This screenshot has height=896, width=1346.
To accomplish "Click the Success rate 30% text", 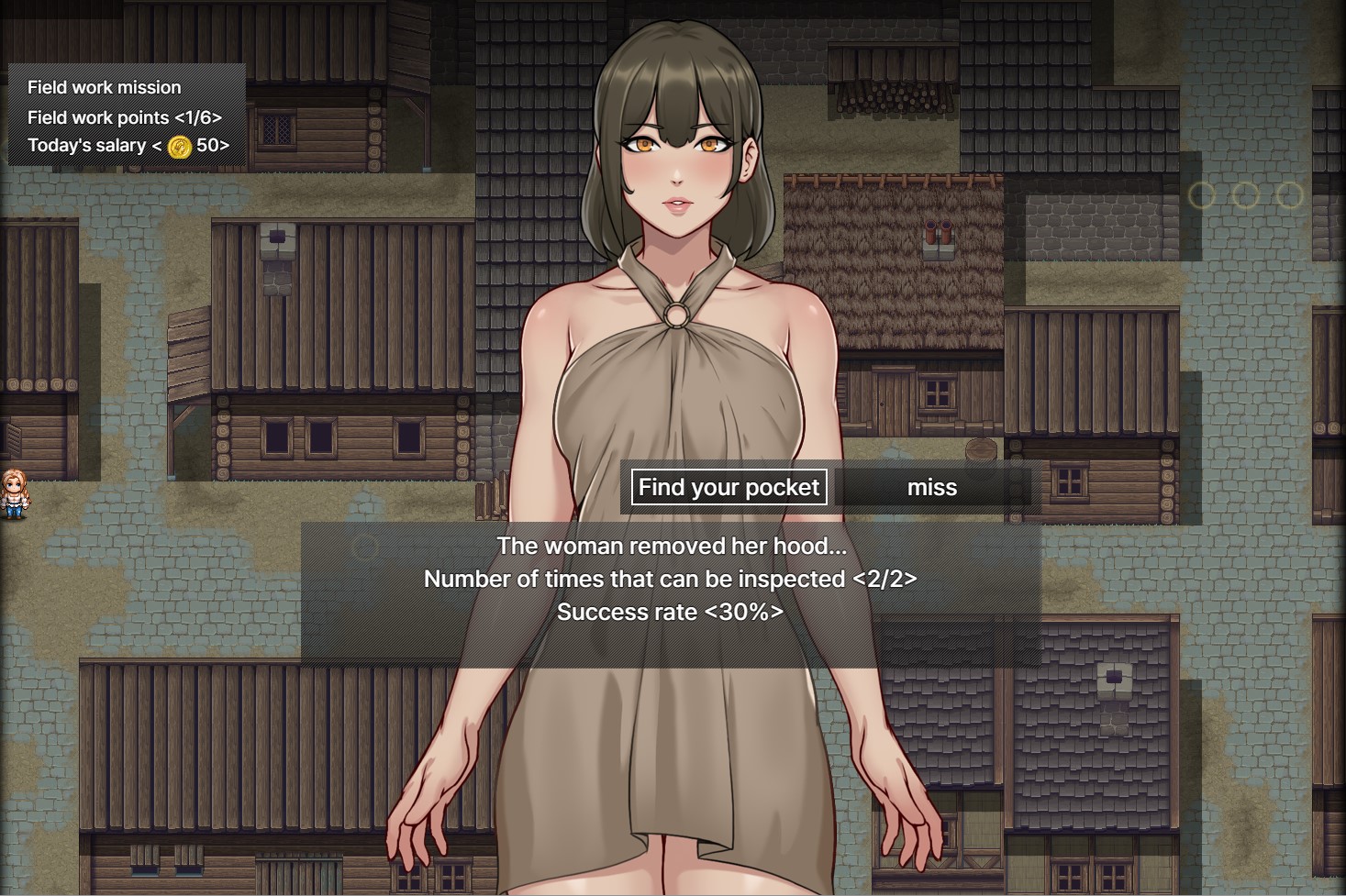I will [669, 612].
